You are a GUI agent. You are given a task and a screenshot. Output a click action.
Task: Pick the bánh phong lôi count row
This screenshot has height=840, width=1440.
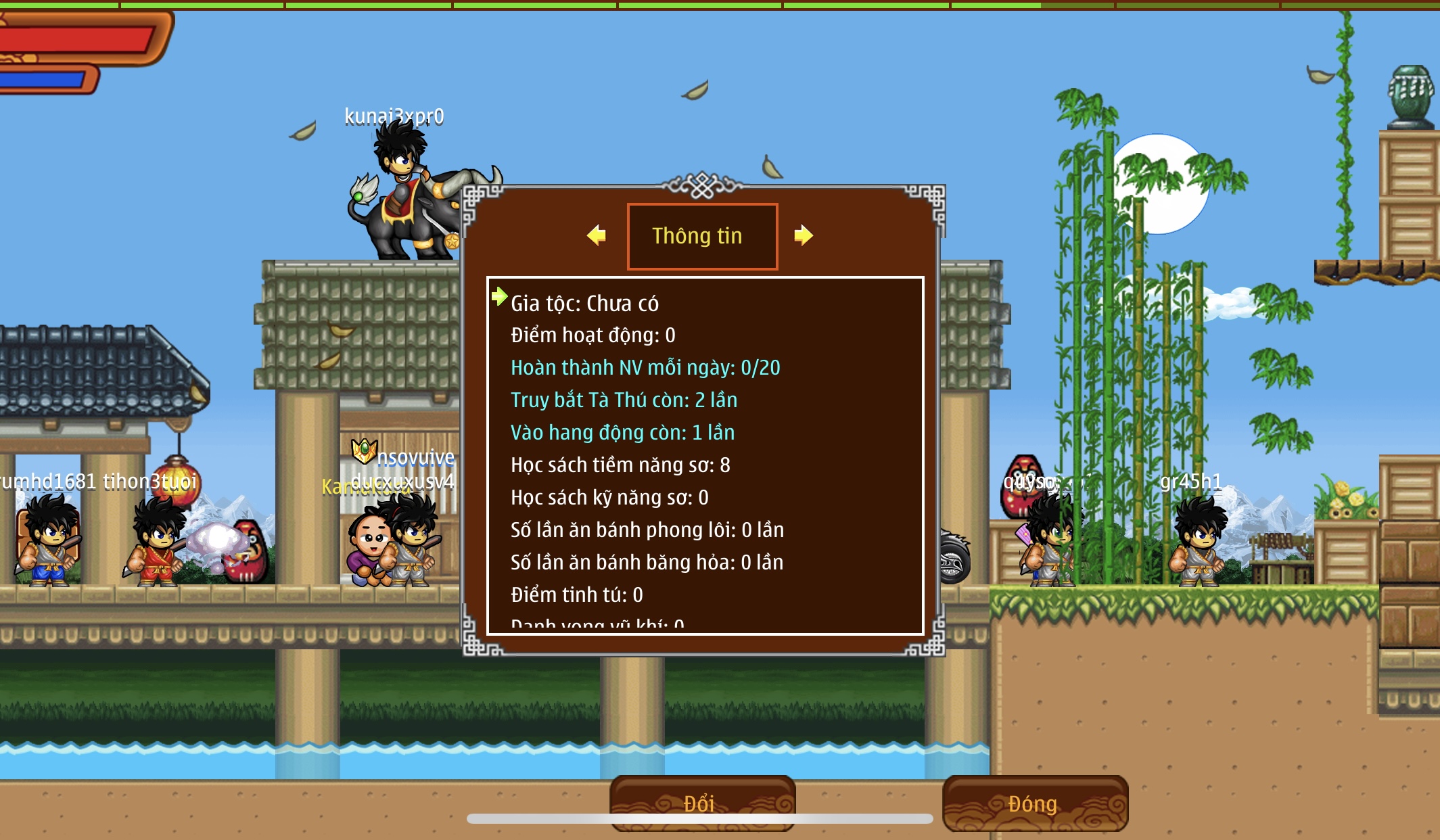click(647, 530)
